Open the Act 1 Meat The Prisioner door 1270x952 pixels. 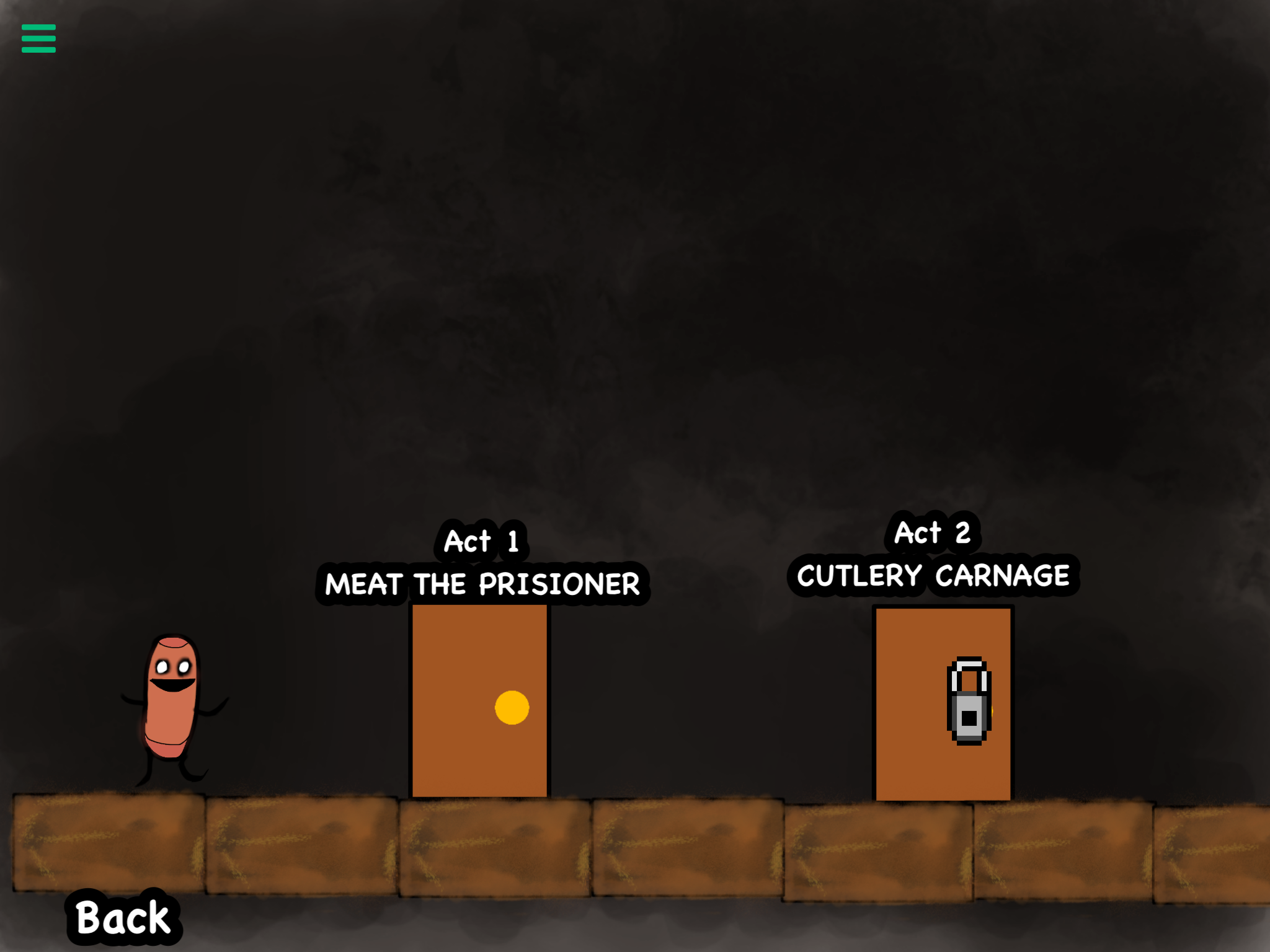click(481, 694)
